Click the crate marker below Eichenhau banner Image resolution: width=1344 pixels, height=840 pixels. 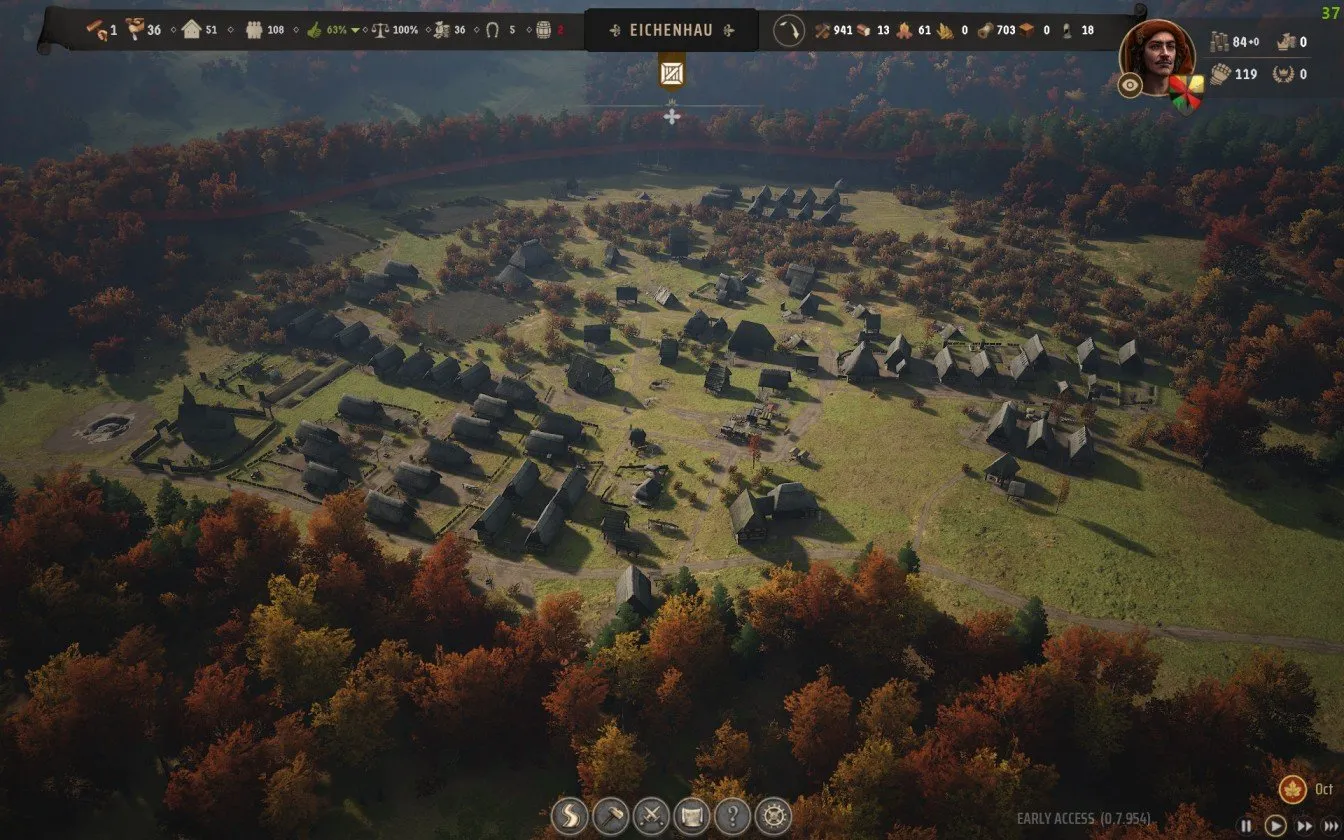672,74
